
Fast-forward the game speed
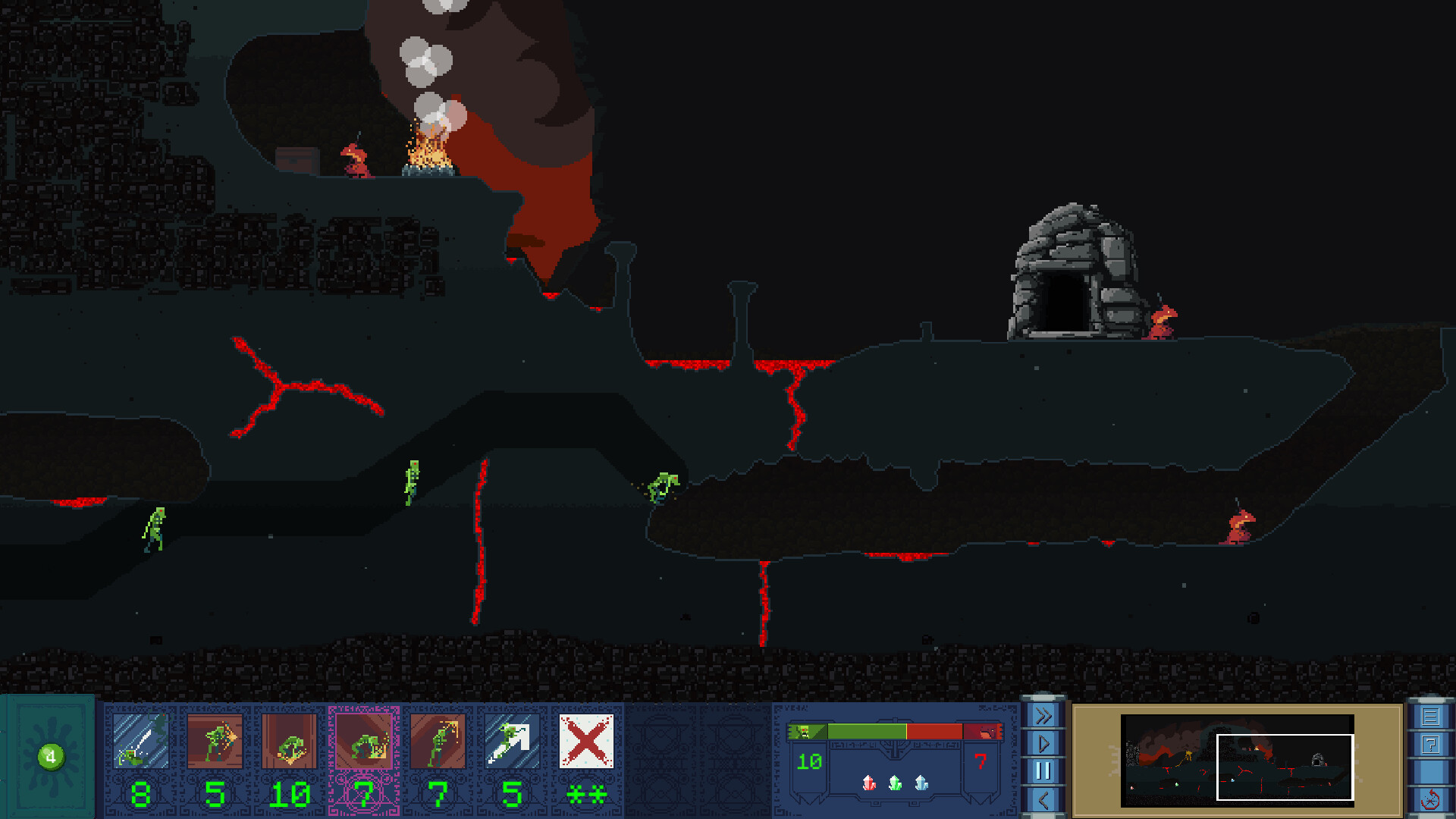pyautogui.click(x=1043, y=716)
